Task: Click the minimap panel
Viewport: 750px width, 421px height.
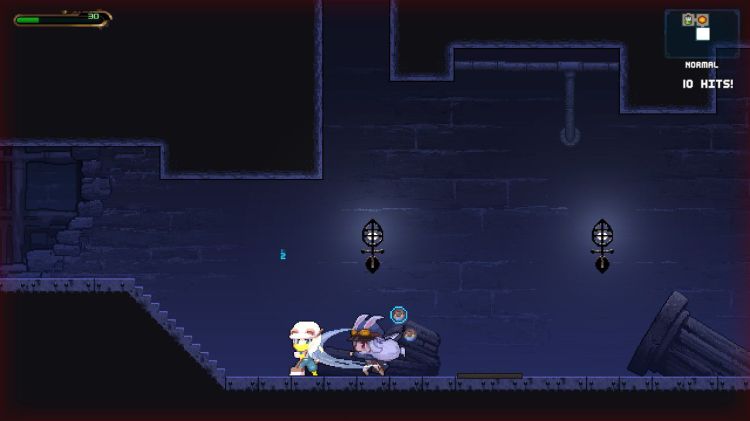Action: click(701, 33)
